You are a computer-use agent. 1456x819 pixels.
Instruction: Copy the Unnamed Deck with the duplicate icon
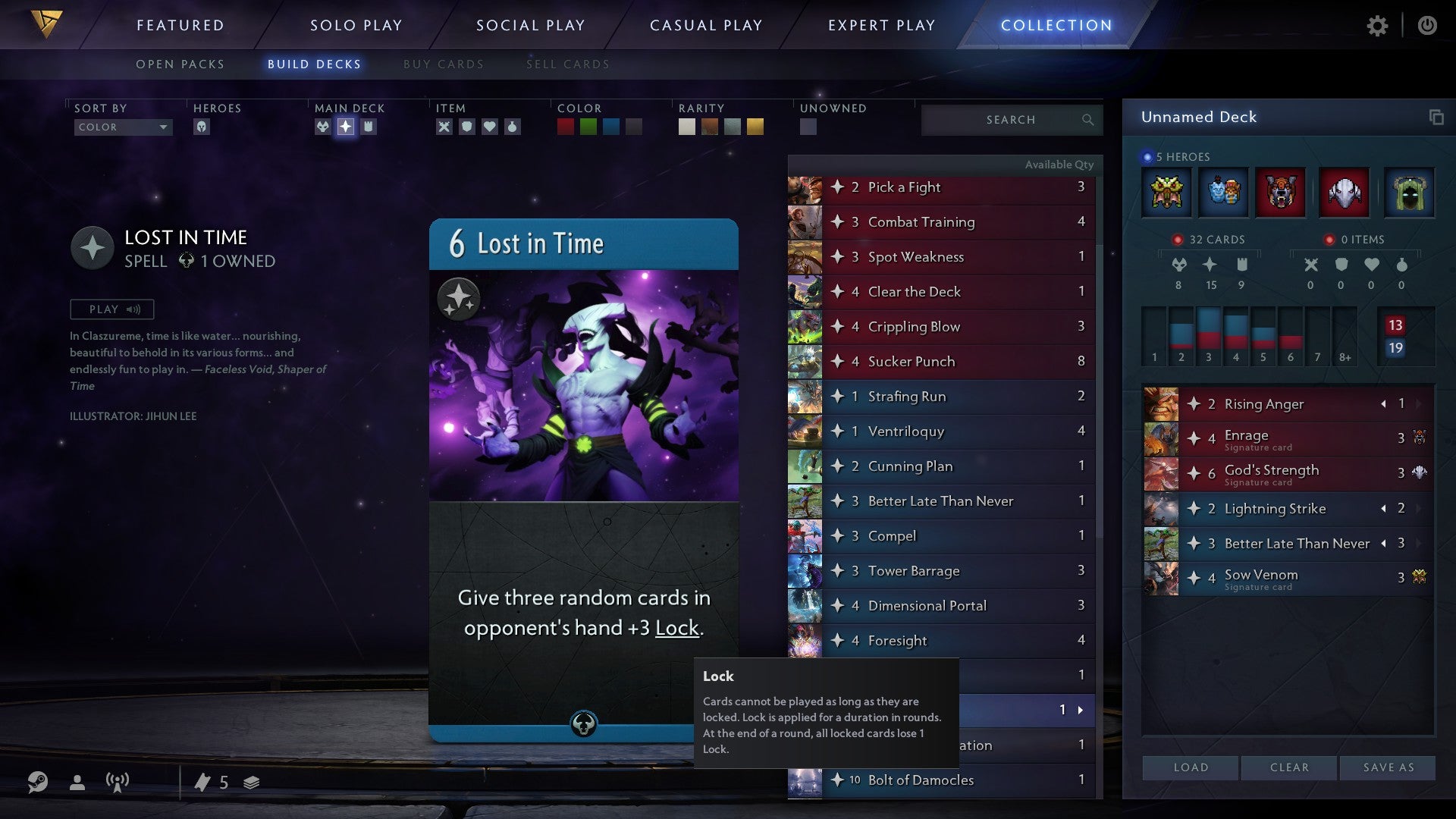click(x=1436, y=118)
